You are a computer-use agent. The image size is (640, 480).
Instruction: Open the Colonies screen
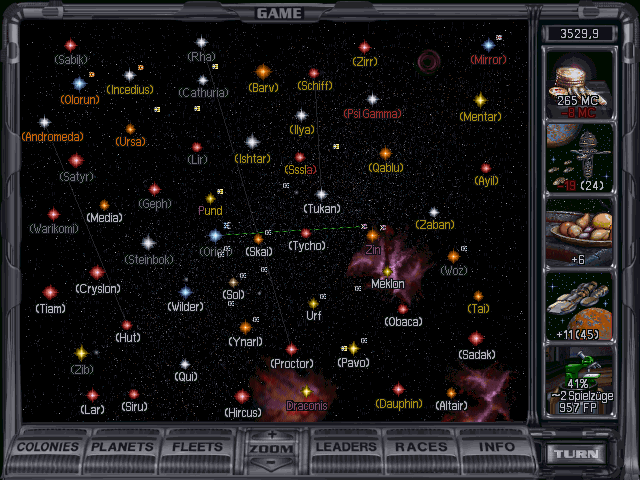49,446
